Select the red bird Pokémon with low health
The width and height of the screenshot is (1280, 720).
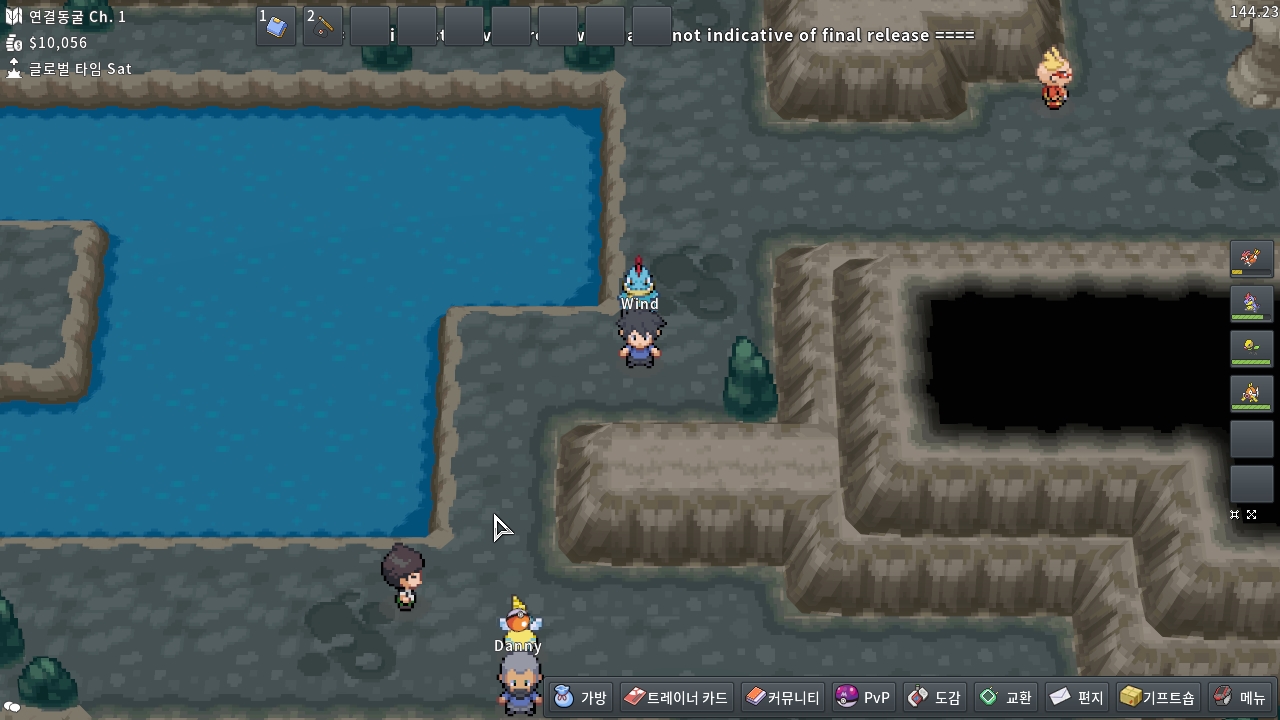[1251, 258]
